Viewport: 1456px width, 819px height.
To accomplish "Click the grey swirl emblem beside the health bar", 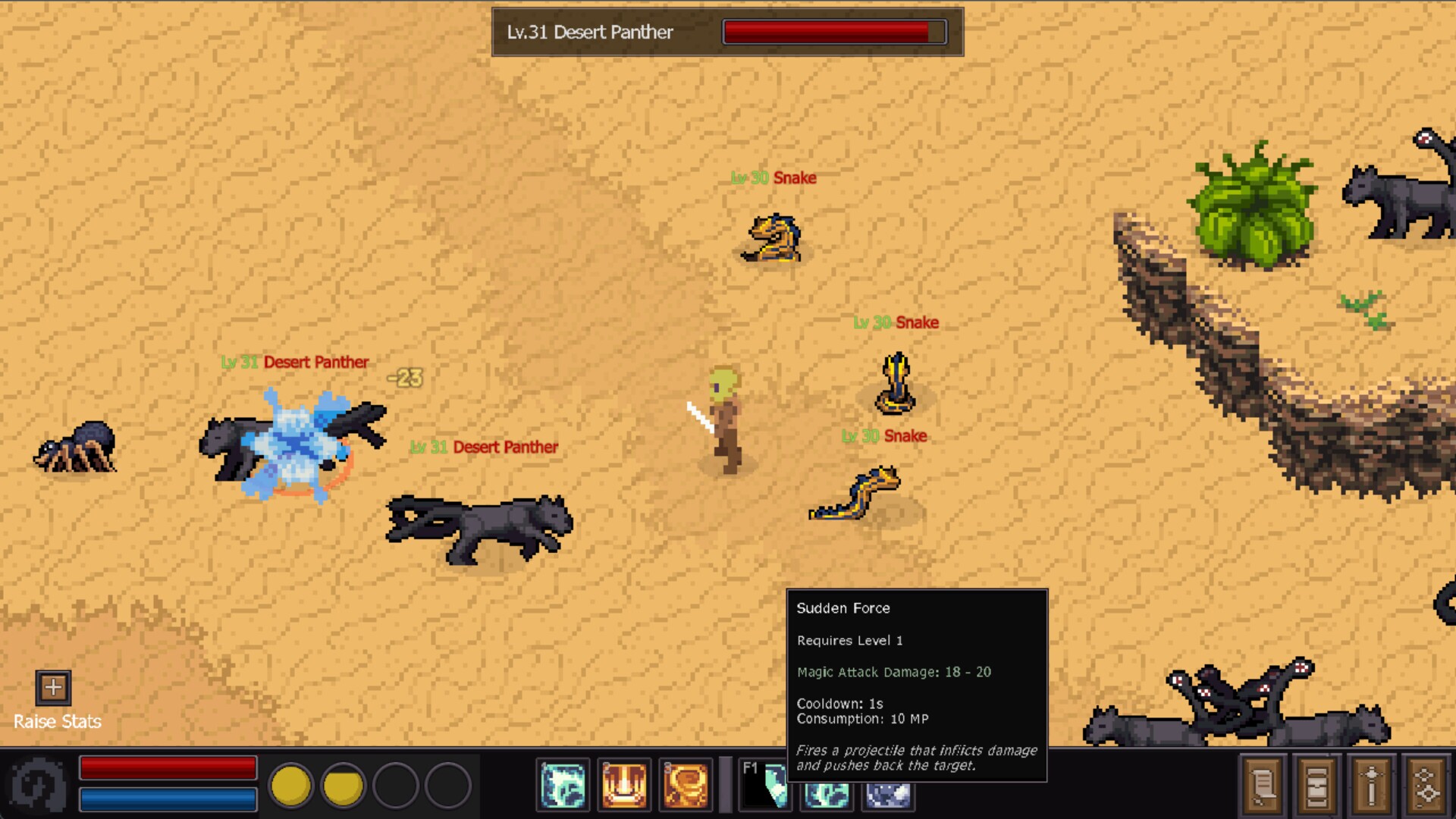I will [x=38, y=785].
